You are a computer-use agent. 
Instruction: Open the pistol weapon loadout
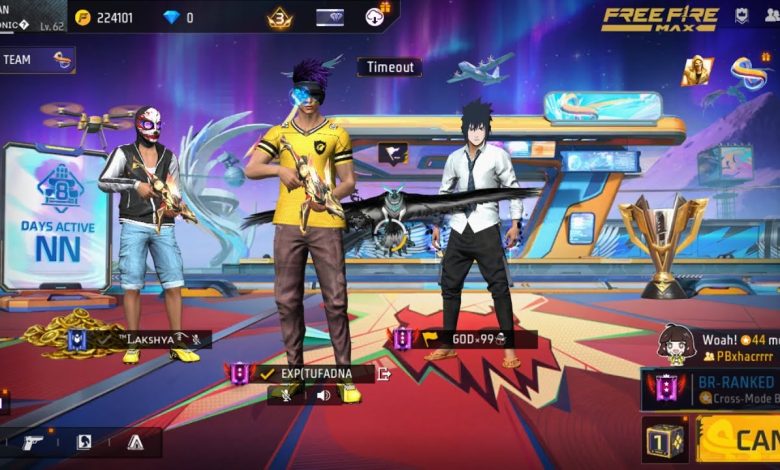[32, 442]
